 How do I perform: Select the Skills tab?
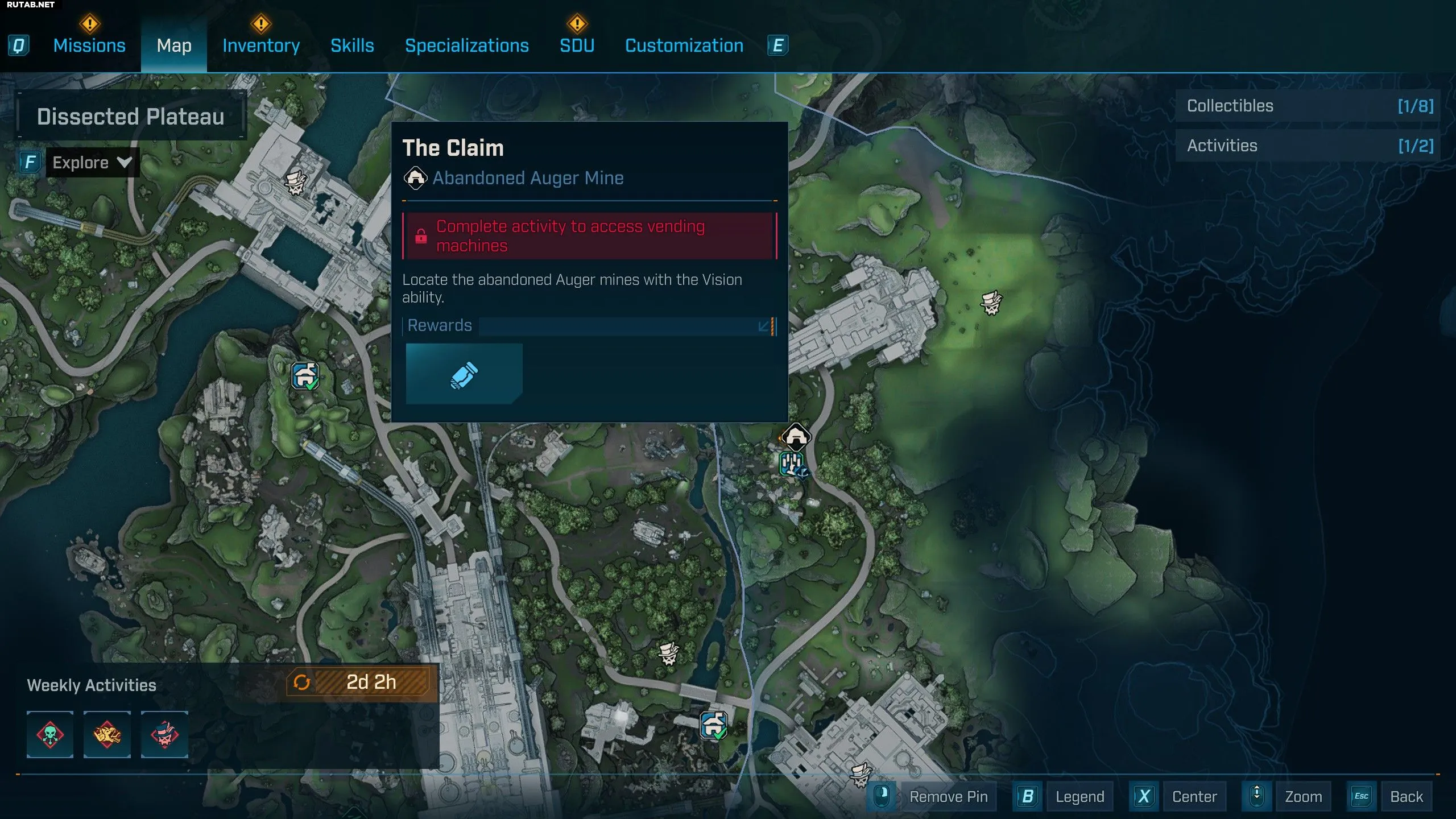tap(352, 45)
